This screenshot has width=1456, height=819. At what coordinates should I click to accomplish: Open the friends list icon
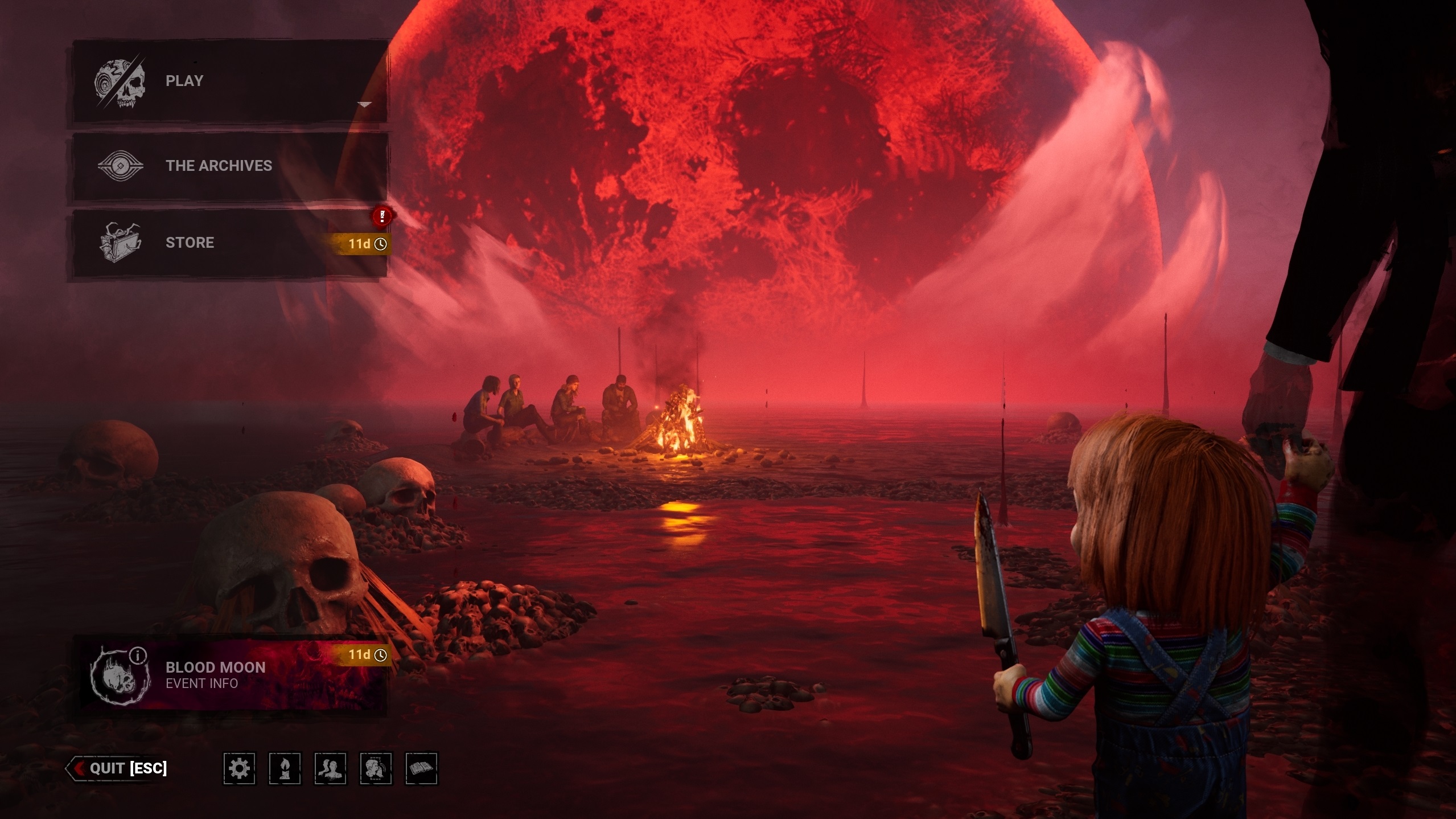tap(330, 769)
